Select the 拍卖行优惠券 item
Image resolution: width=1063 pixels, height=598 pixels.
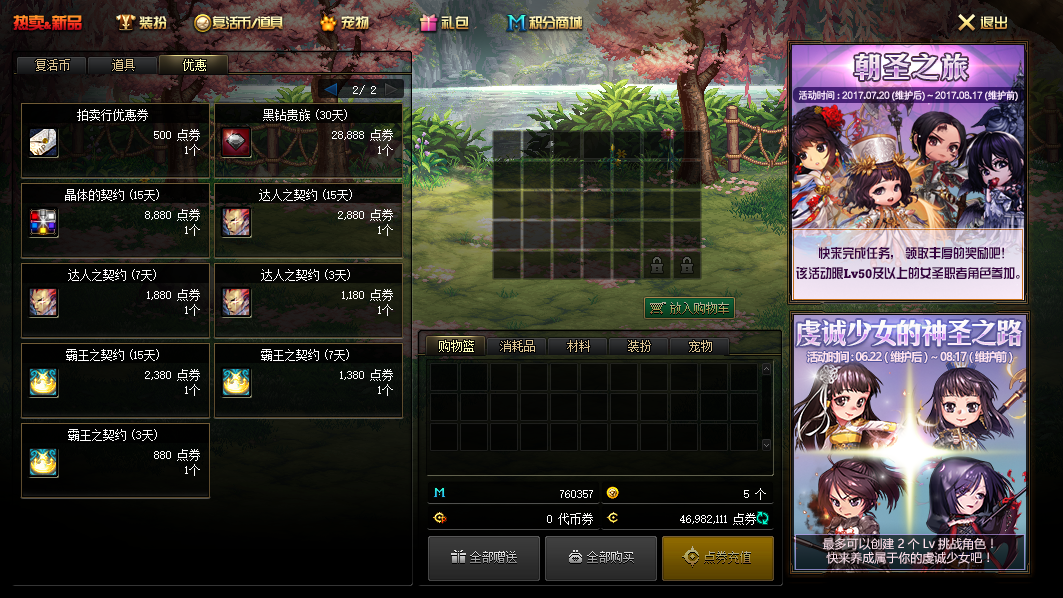click(115, 141)
